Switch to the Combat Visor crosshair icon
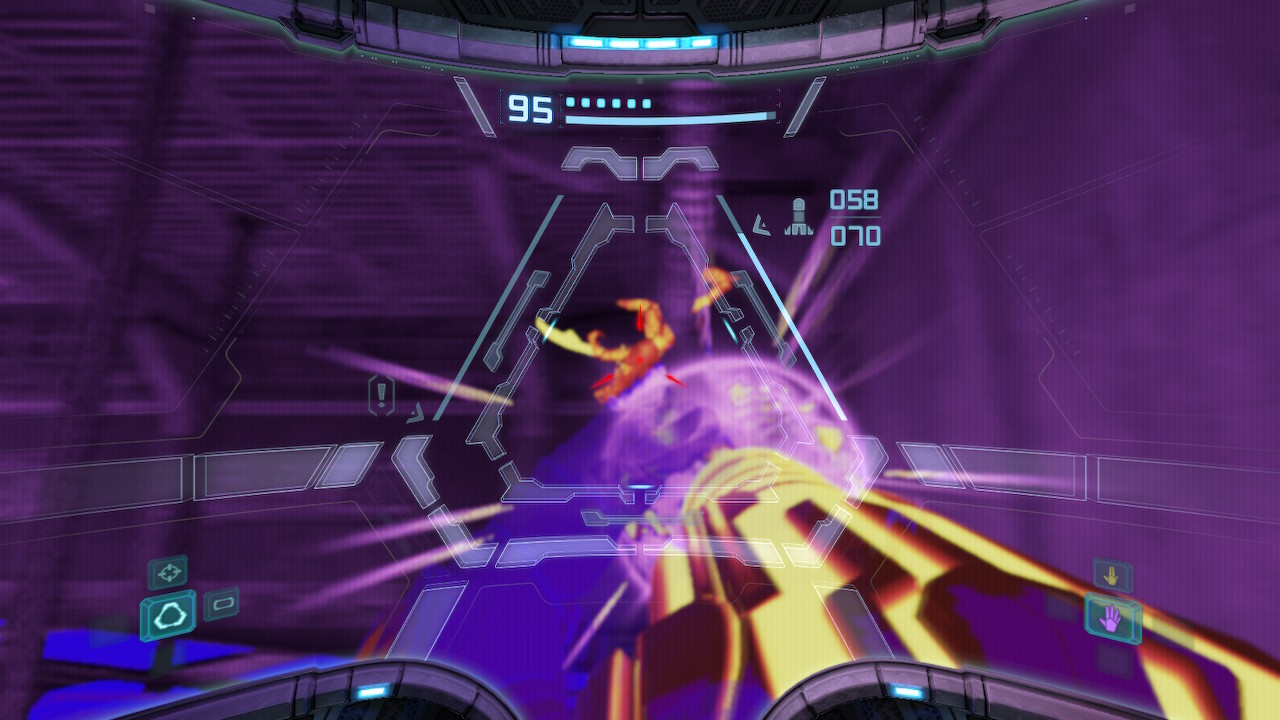This screenshot has width=1280, height=720. tap(168, 572)
